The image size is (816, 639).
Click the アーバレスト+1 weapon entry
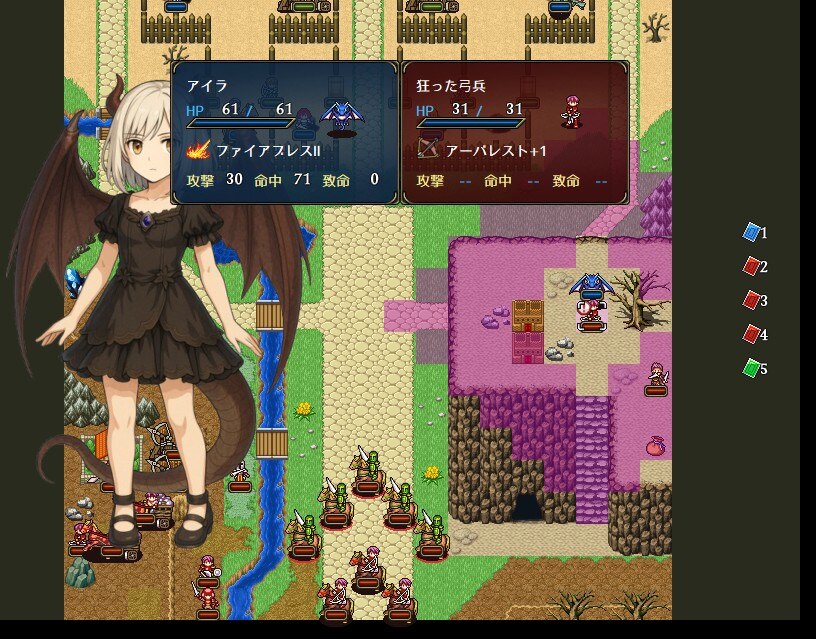pos(483,150)
